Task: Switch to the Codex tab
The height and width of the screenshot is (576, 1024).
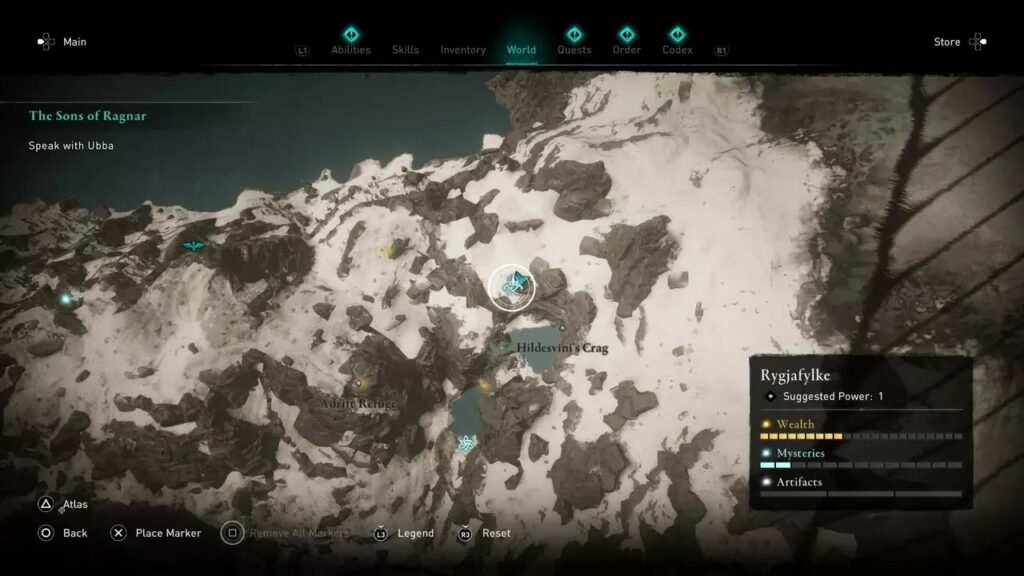Action: [x=677, y=49]
